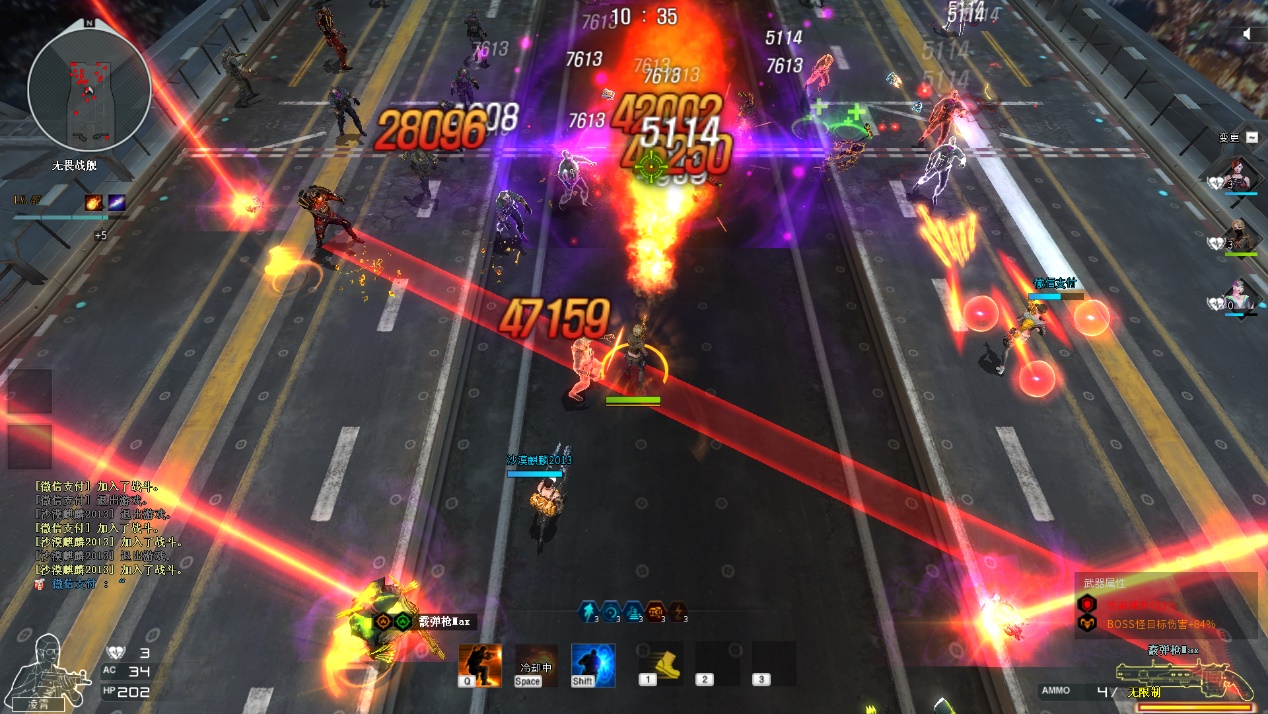
Task: Collapse the team panel toggle button
Action: (x=1251, y=137)
